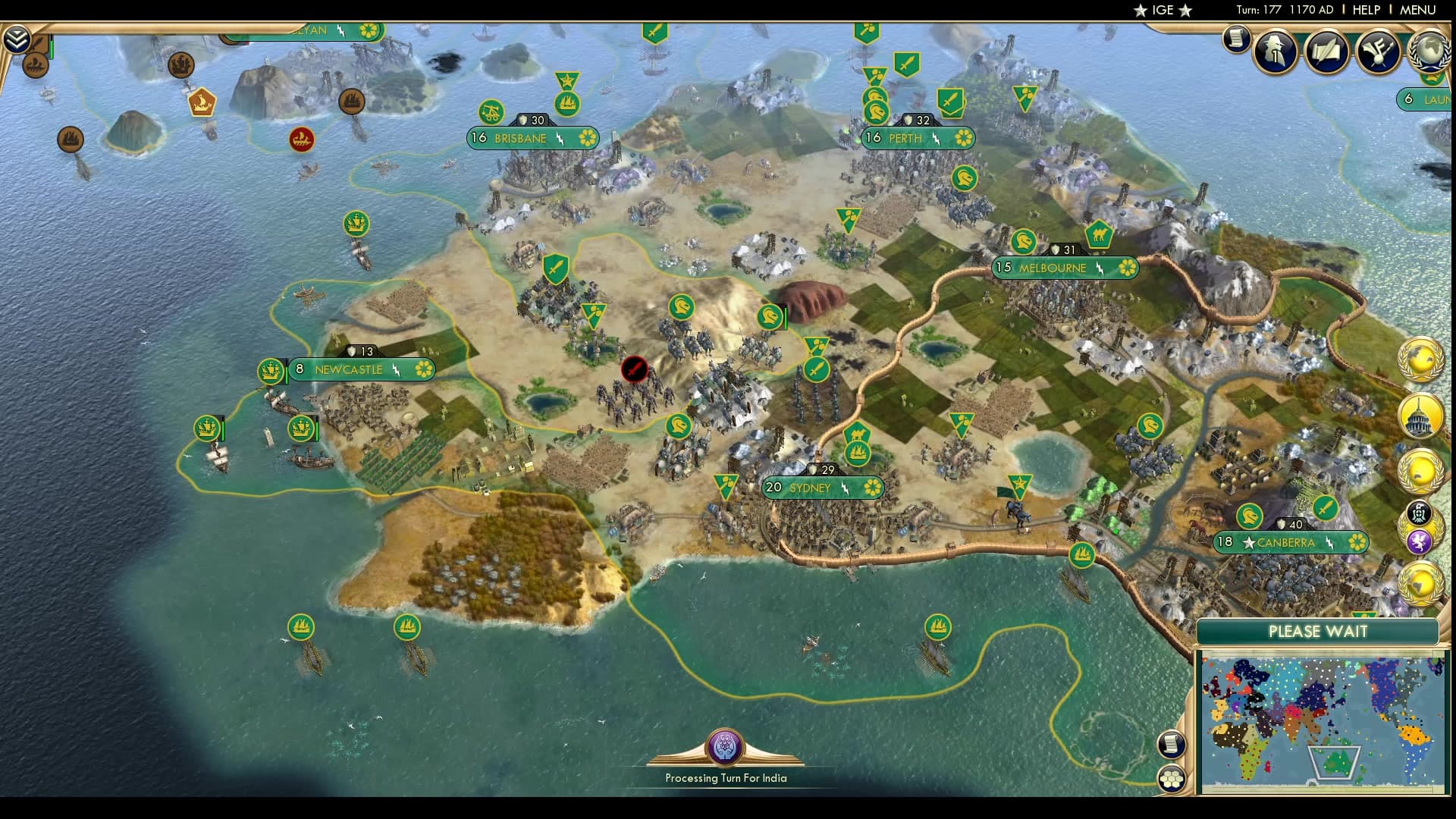Click the black eagle city-state notification icon
This screenshot has height=819, width=1456.
1417,511
